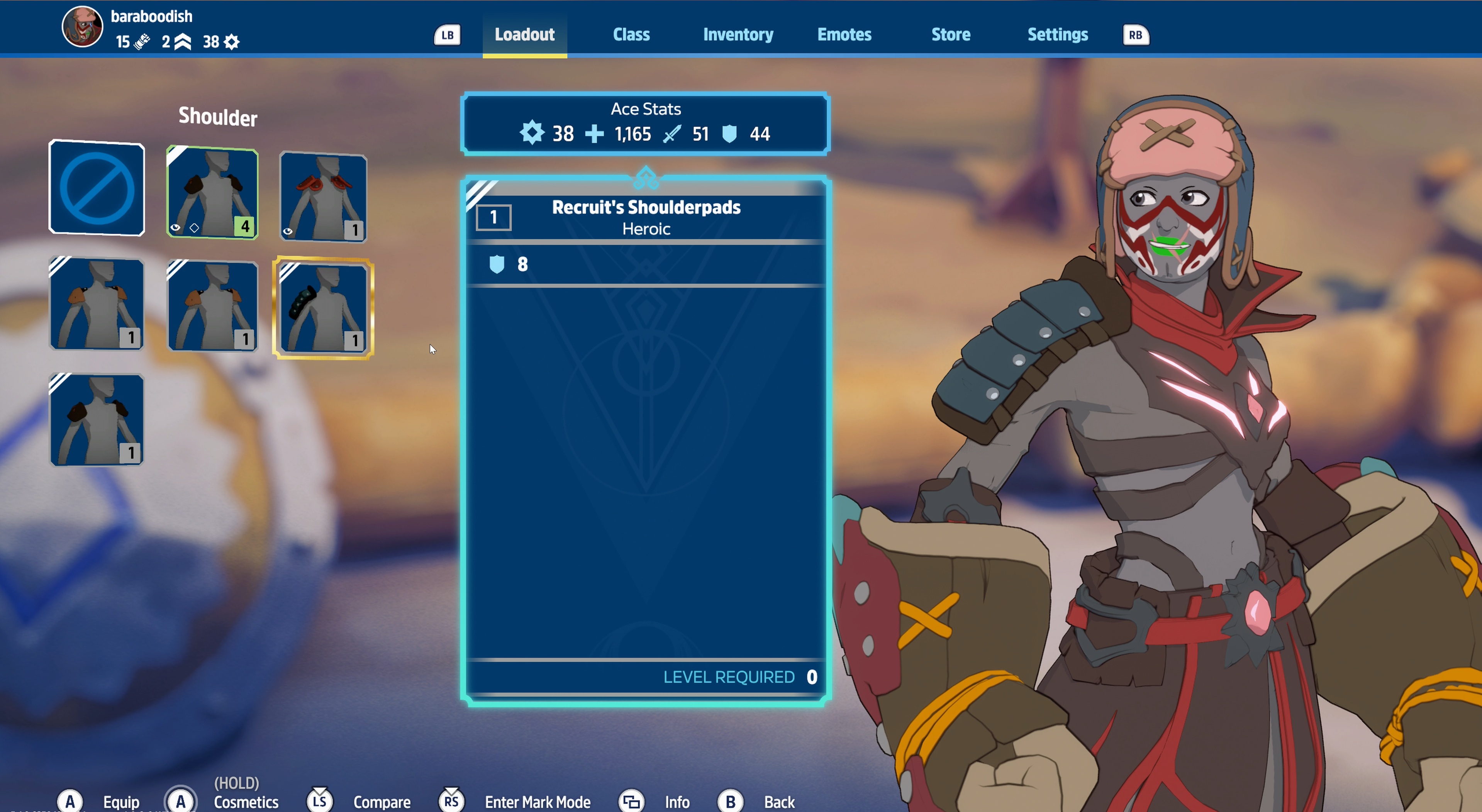1482x812 pixels.
Task: Open the Class tab
Action: click(x=631, y=34)
